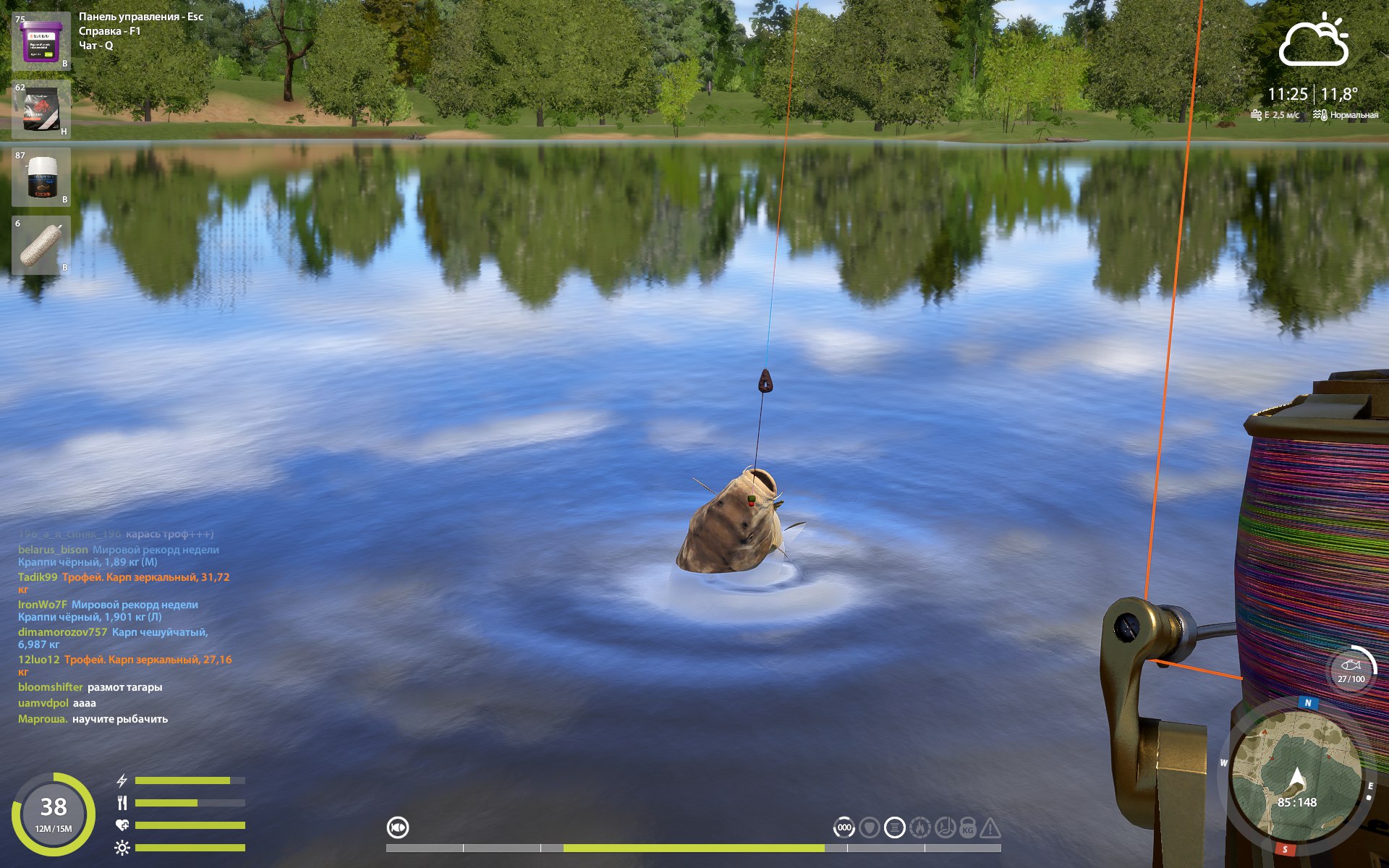Pick the white-lidded bait jar slot
1389x868 pixels.
(41, 177)
